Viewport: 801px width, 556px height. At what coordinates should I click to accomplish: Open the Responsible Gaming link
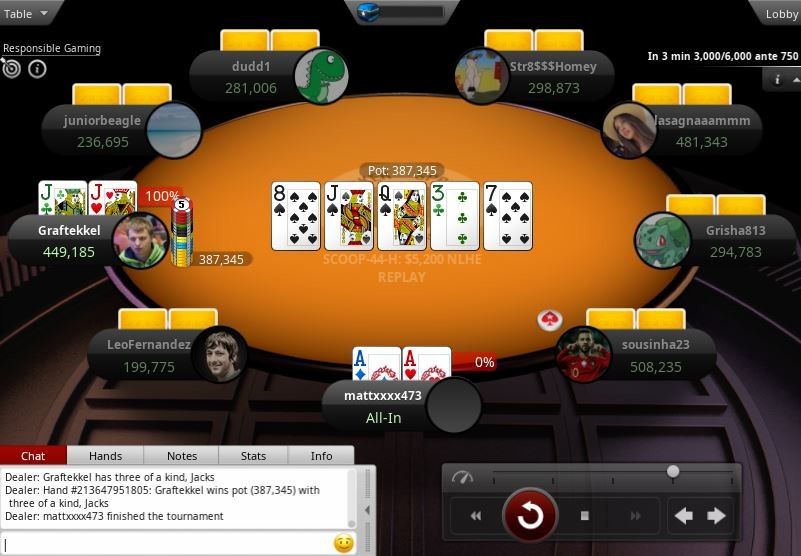tap(51, 48)
